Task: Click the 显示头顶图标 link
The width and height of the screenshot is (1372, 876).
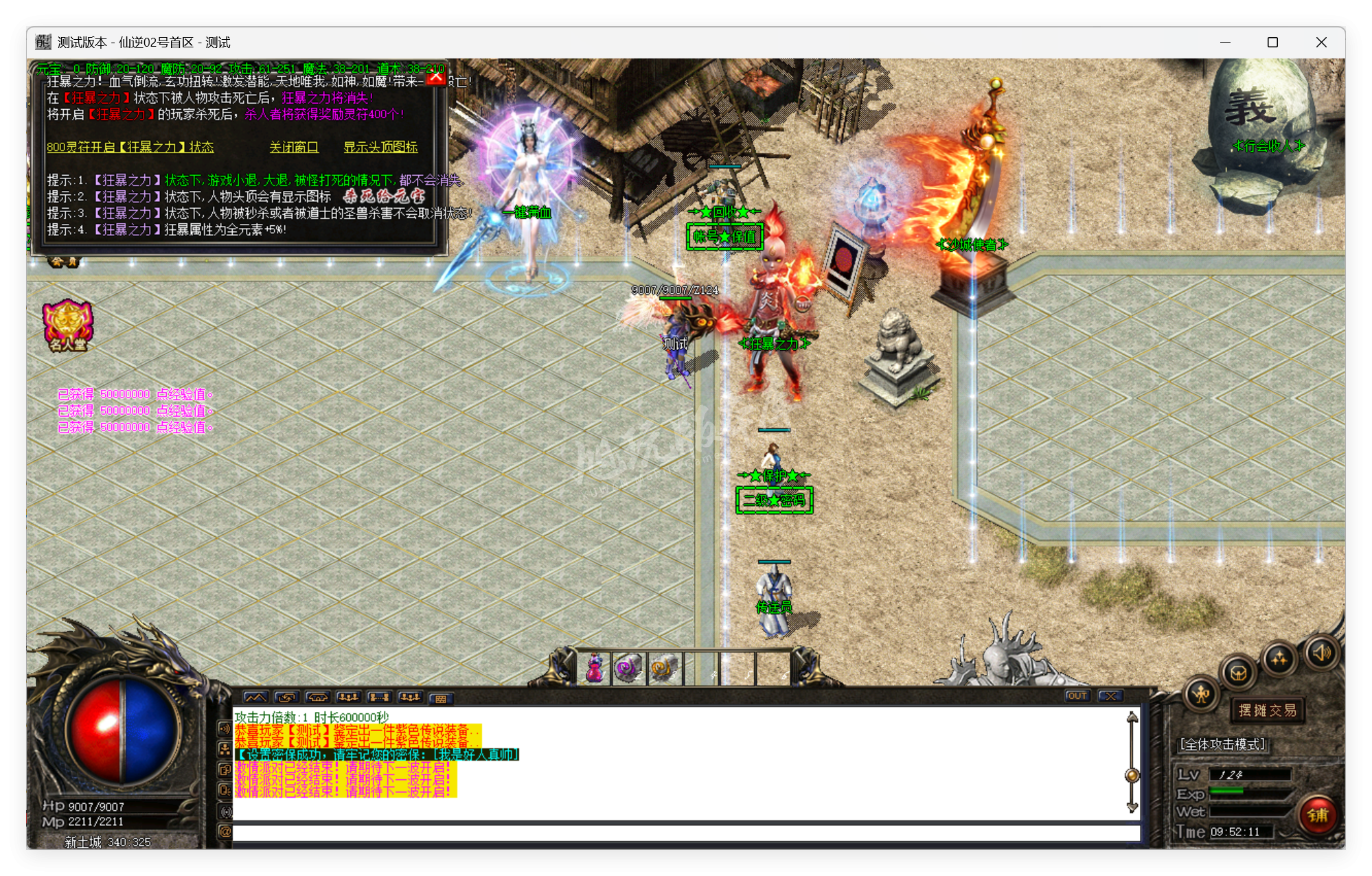Action: tap(380, 147)
